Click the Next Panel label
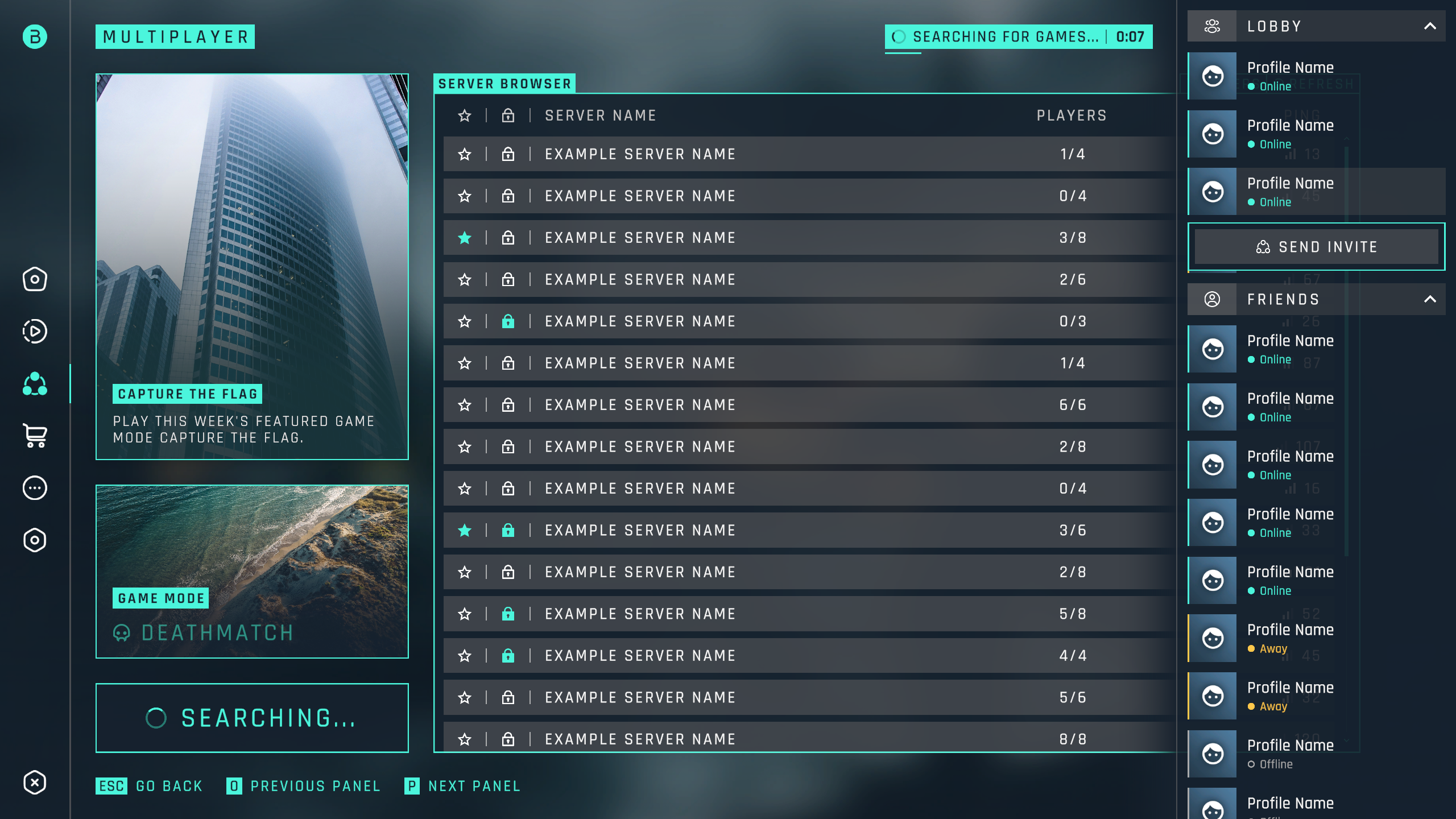 tap(474, 786)
